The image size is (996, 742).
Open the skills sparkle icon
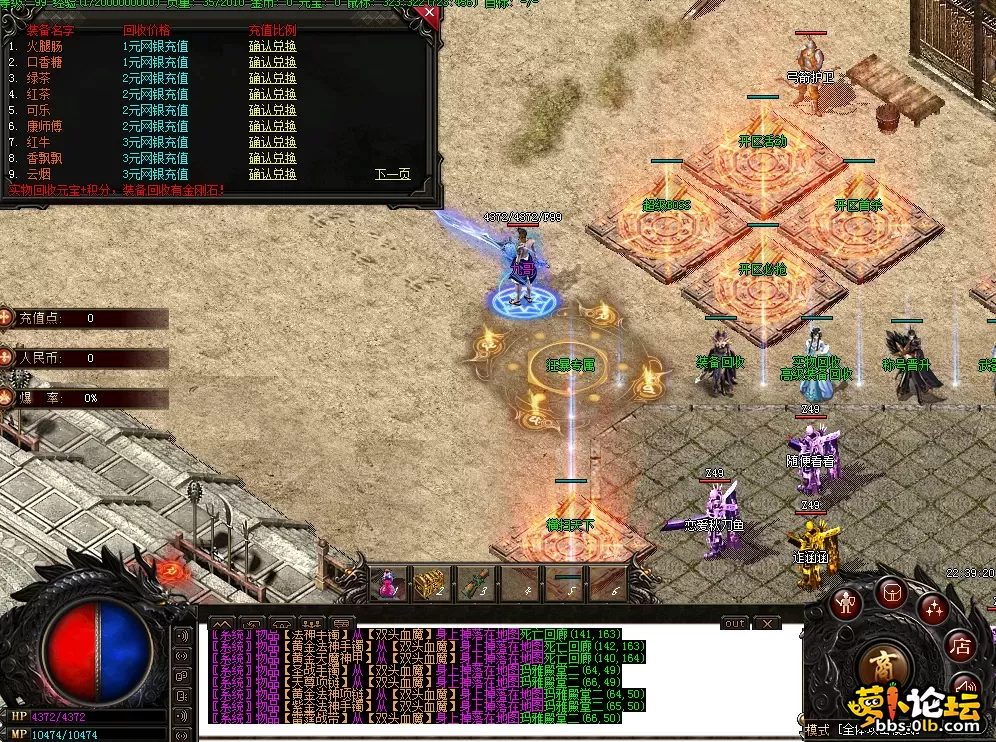(932, 607)
